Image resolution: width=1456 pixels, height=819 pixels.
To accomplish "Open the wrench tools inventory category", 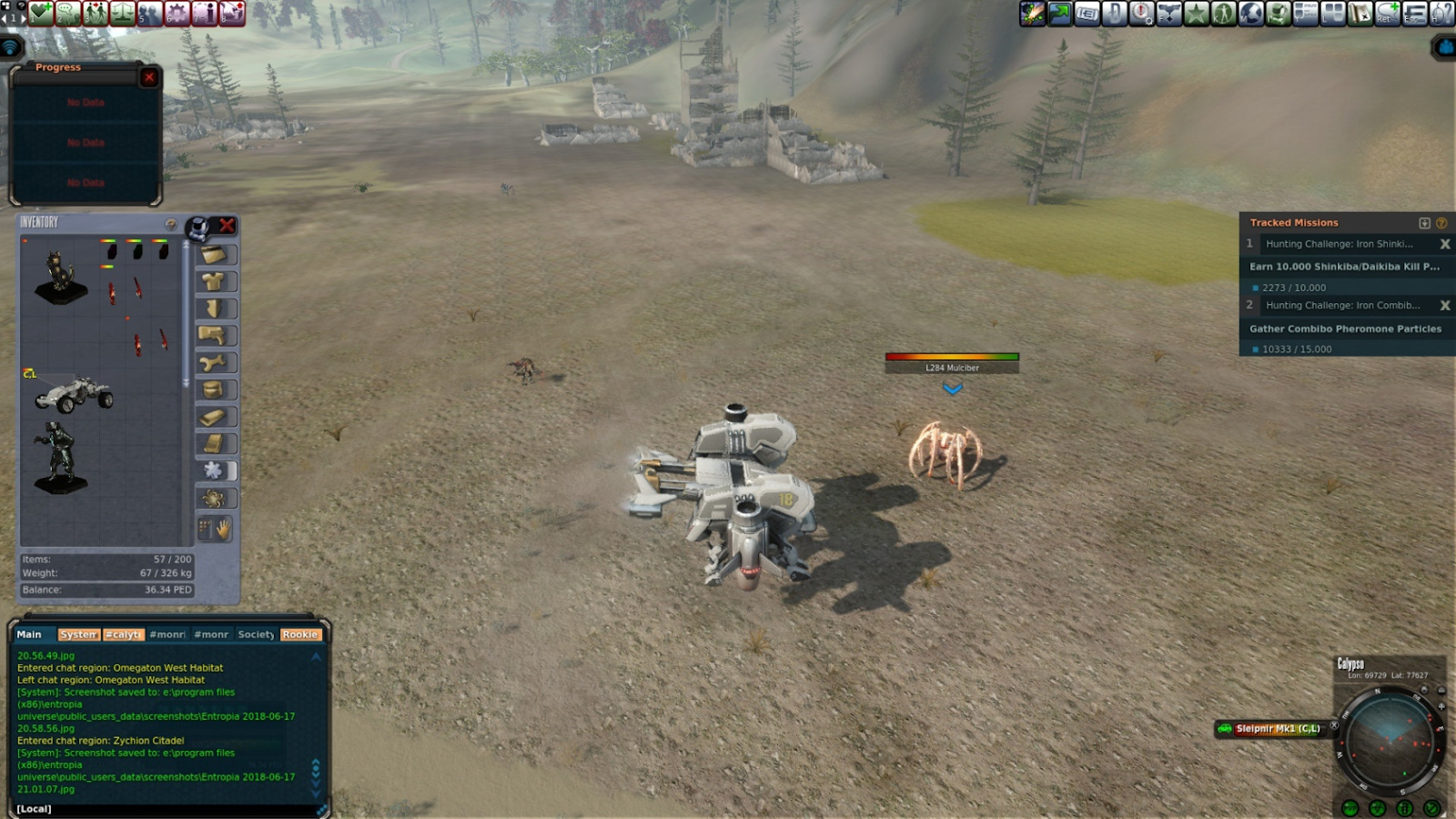I will [214, 363].
